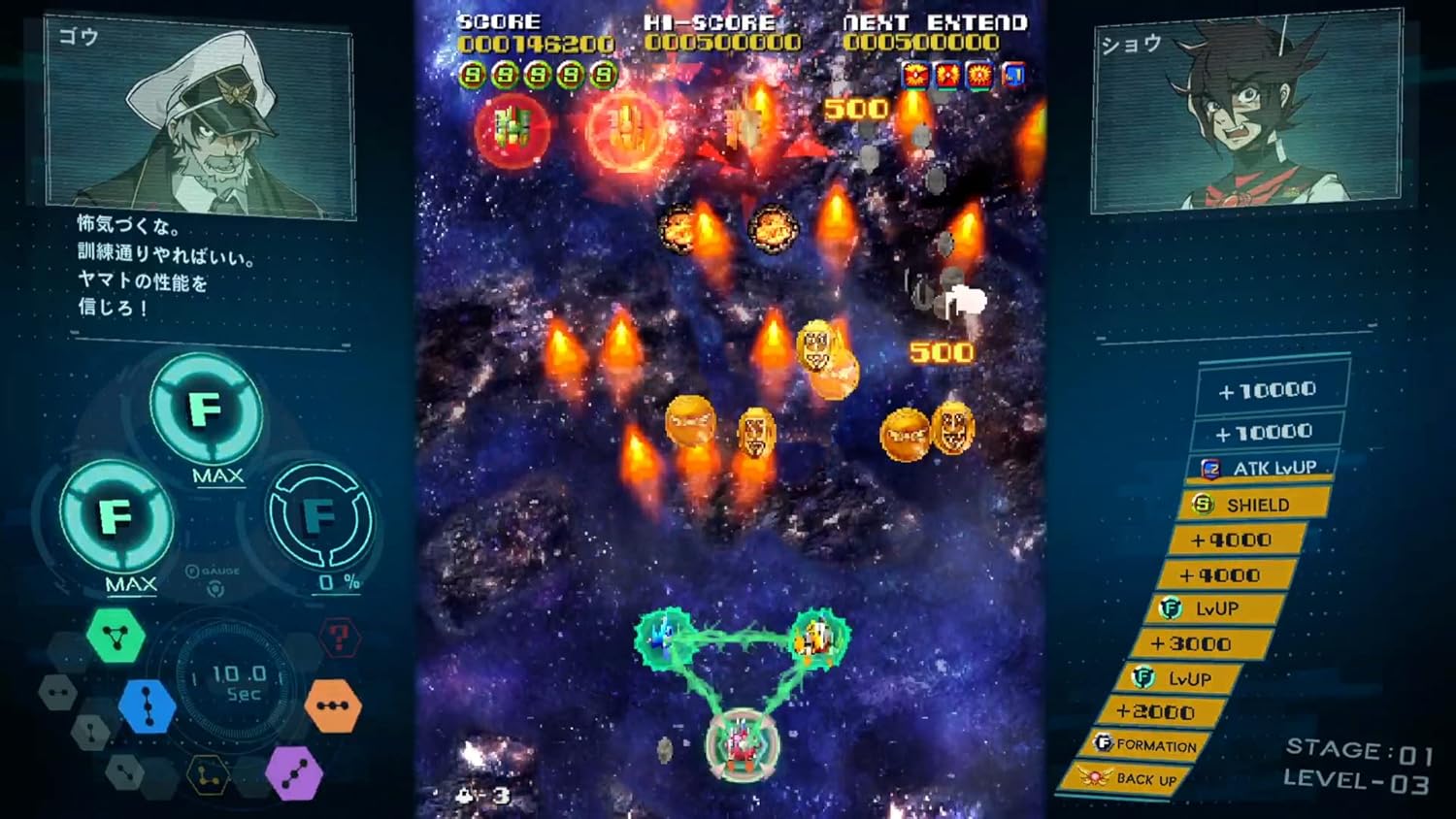This screenshot has width=1456, height=819.
Task: Toggle the yellow outlined L-shape formation hexagon
Action: (x=208, y=775)
